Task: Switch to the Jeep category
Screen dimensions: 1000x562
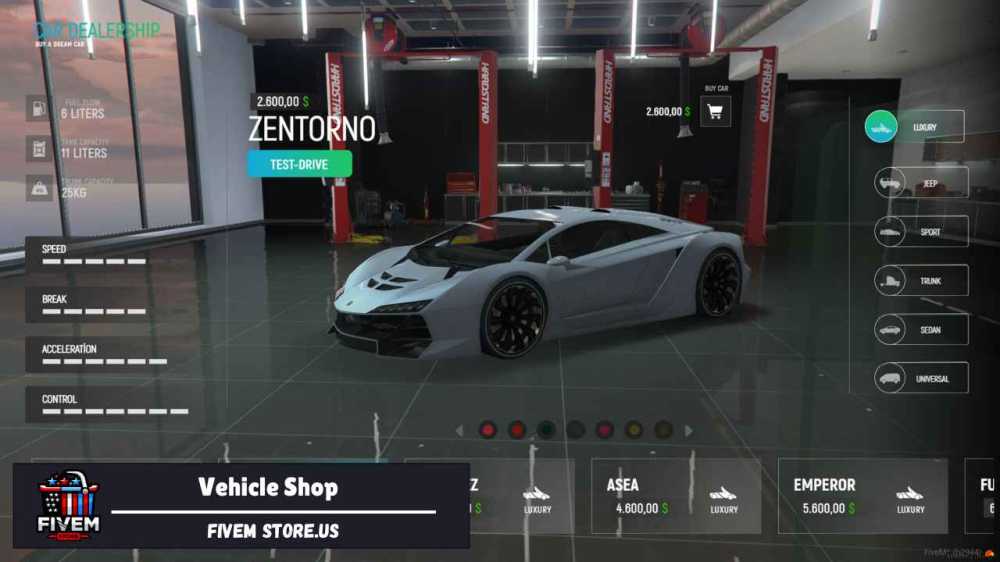Action: (920, 182)
